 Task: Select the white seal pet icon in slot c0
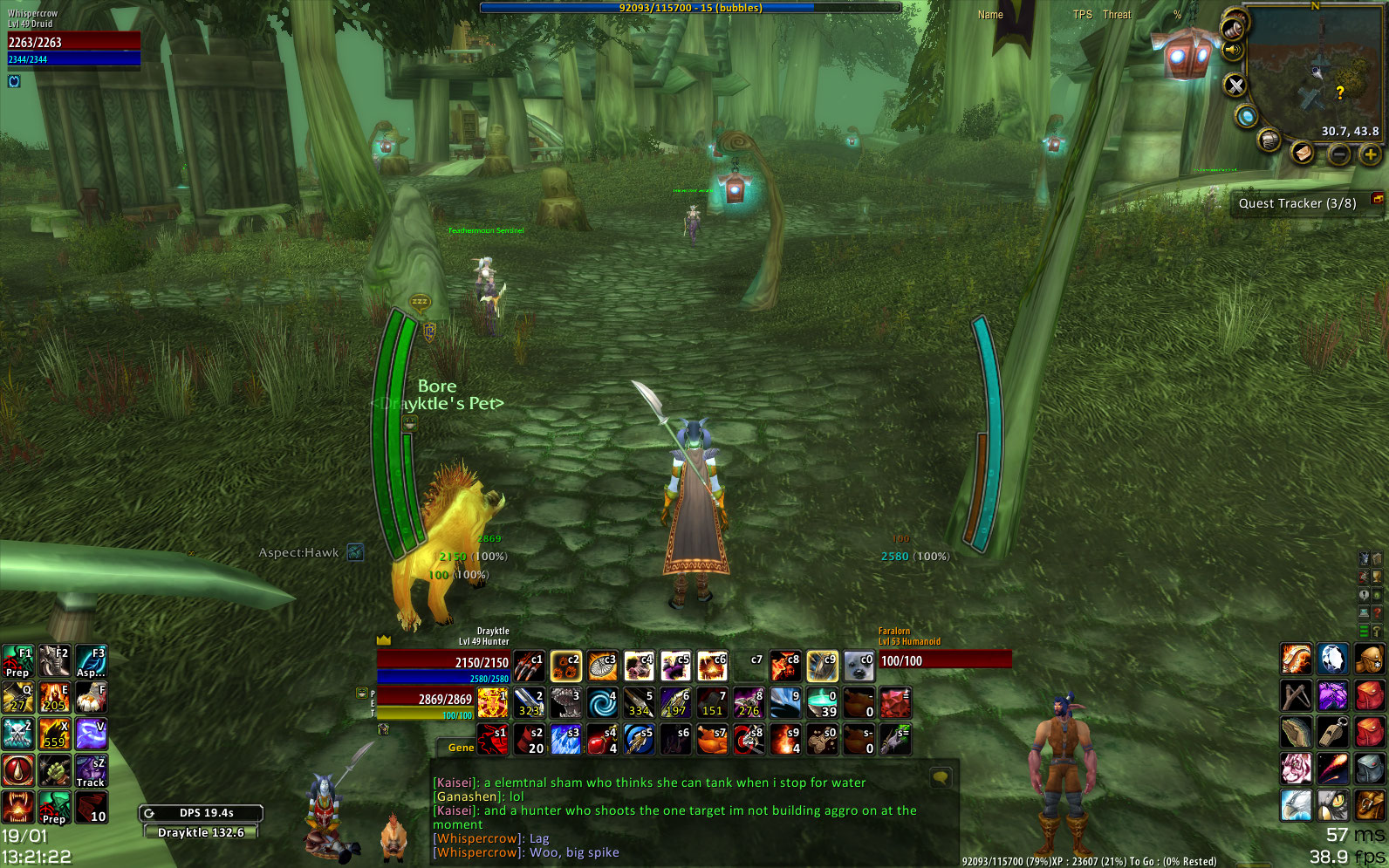coord(859,666)
